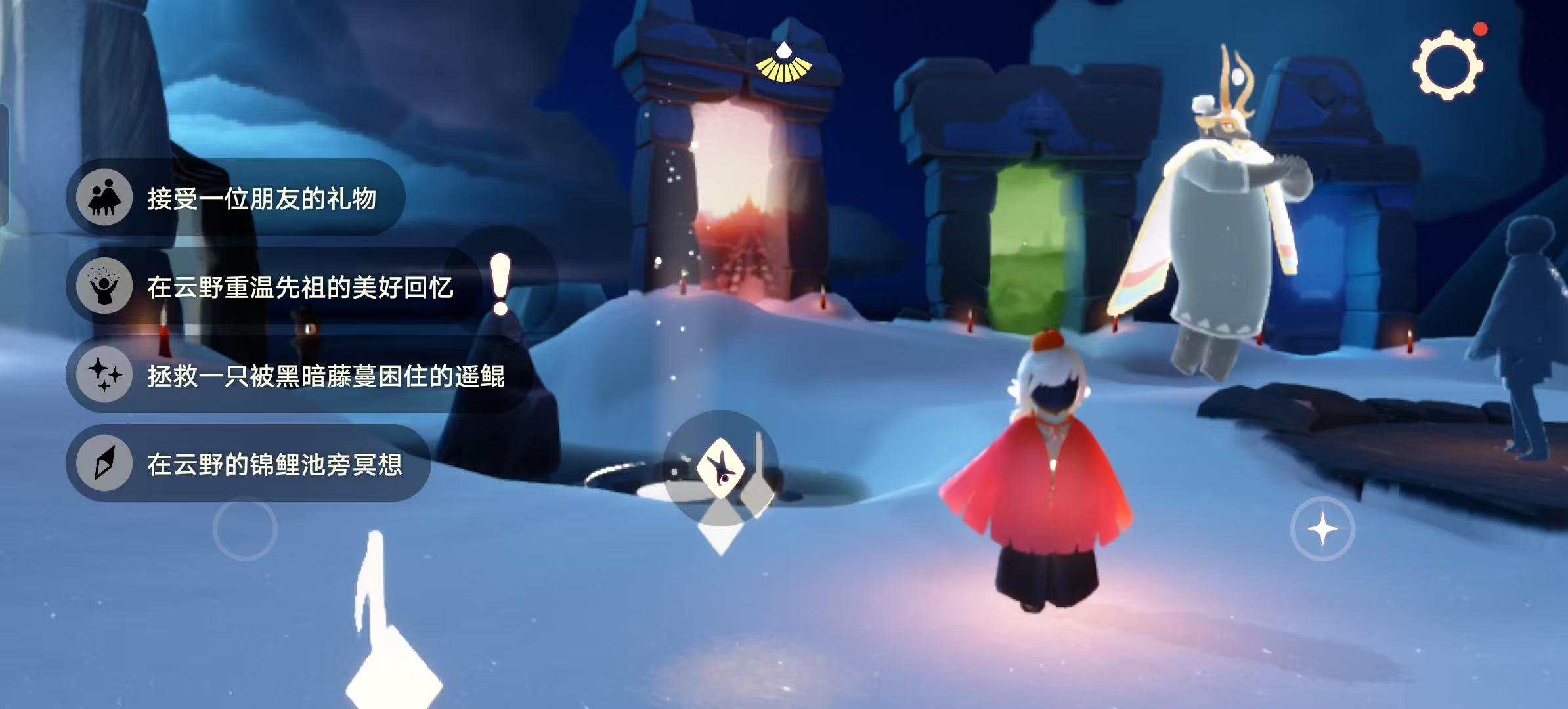Image resolution: width=1568 pixels, height=709 pixels.
Task: Open the quest 在云野的锦鲤池旁冥想
Action: 249,464
